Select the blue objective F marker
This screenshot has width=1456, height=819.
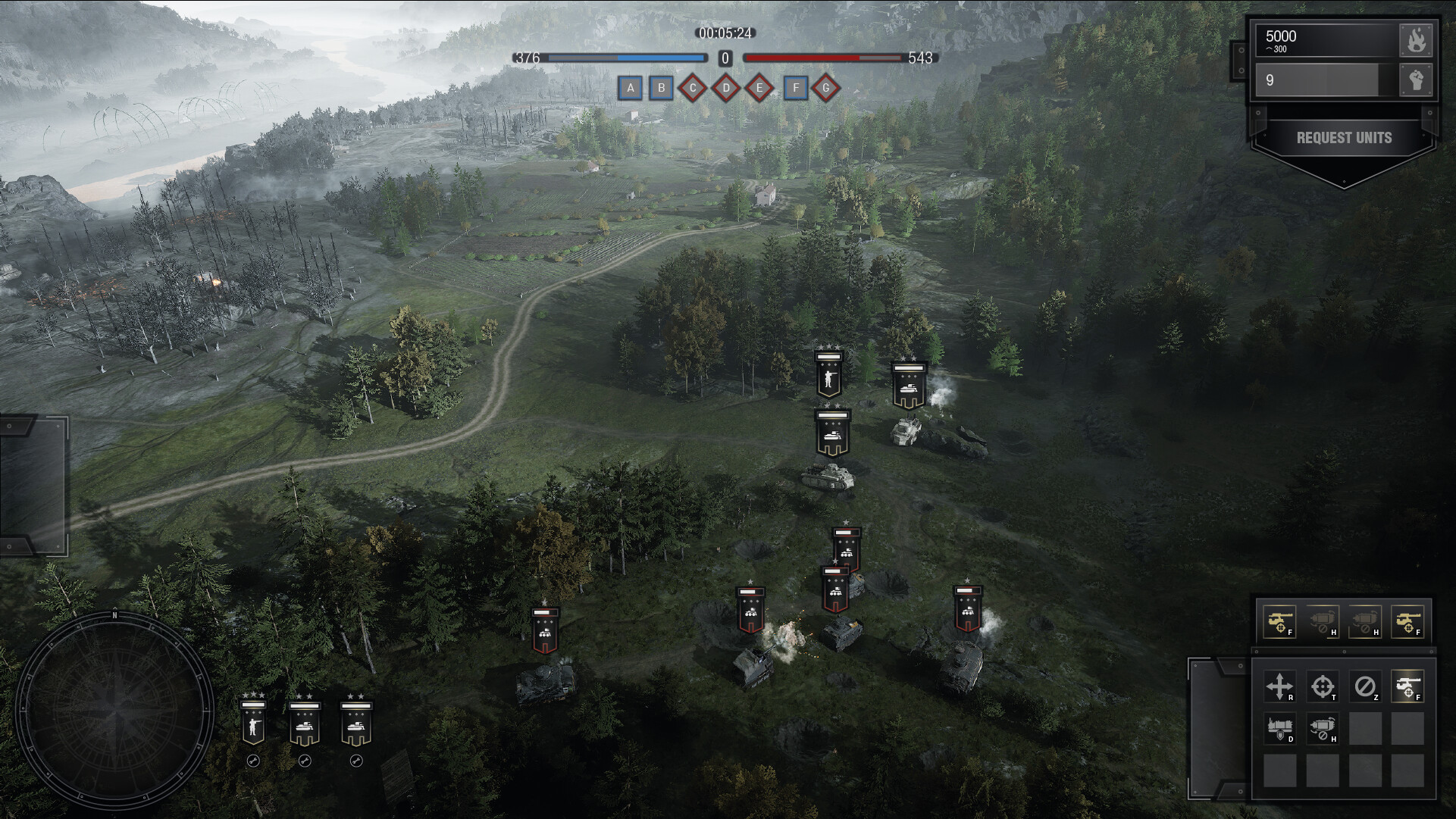point(795,89)
